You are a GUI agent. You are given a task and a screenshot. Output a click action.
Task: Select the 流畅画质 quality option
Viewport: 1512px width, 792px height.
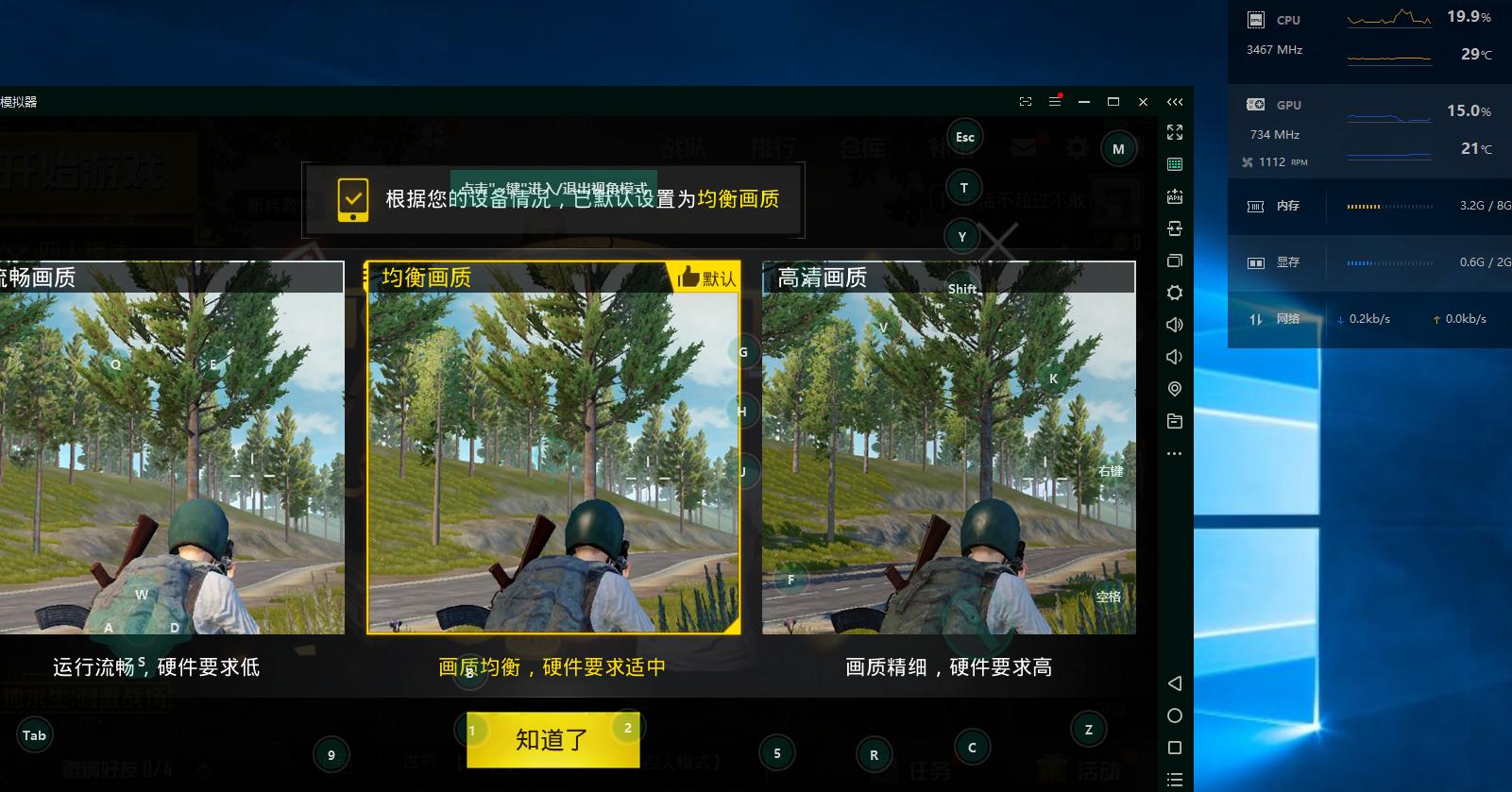coord(170,453)
